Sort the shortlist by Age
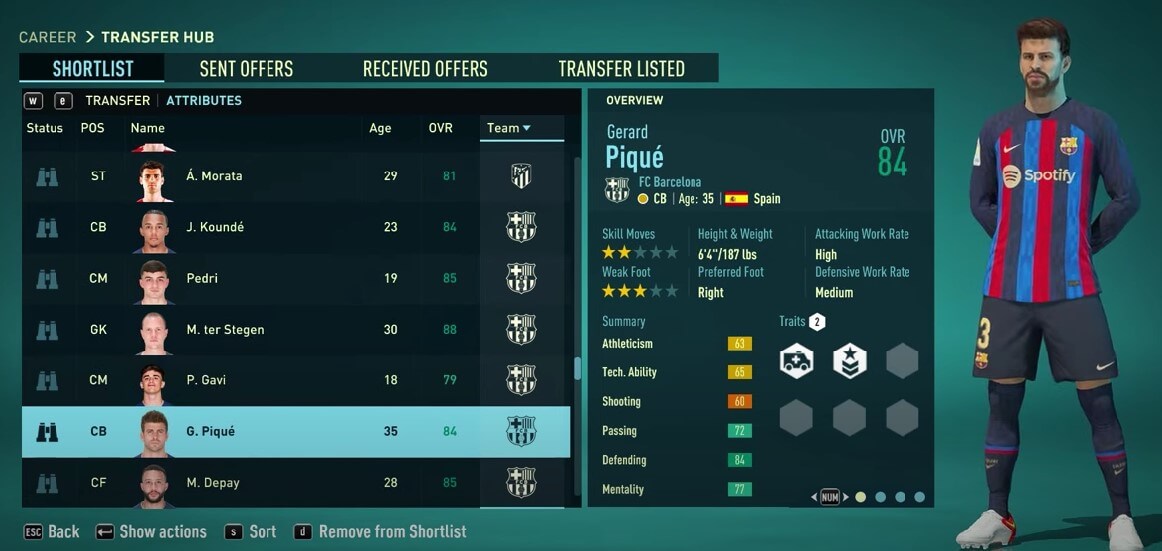 tap(380, 128)
